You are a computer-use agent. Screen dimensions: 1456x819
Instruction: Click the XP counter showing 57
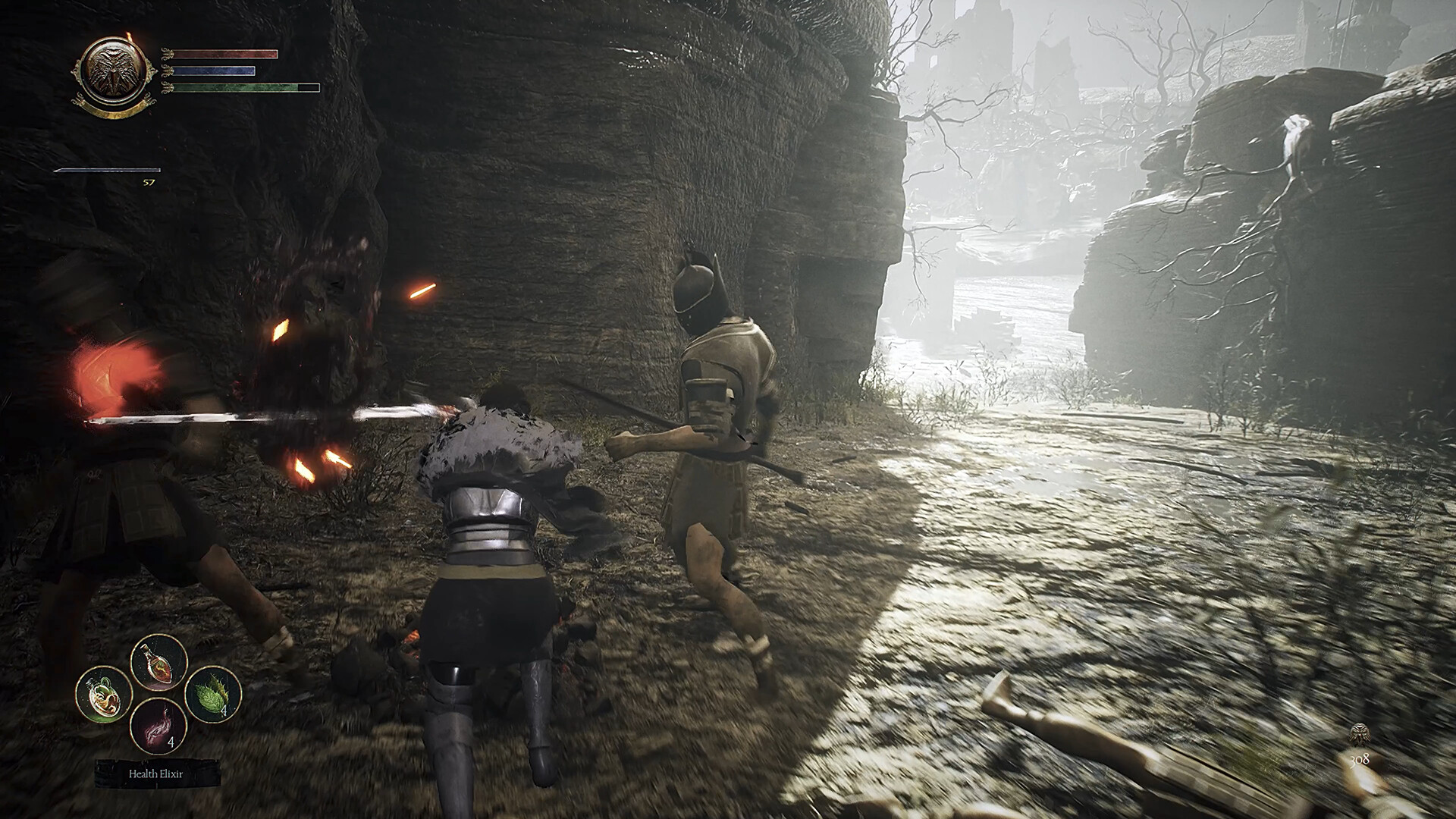(149, 183)
